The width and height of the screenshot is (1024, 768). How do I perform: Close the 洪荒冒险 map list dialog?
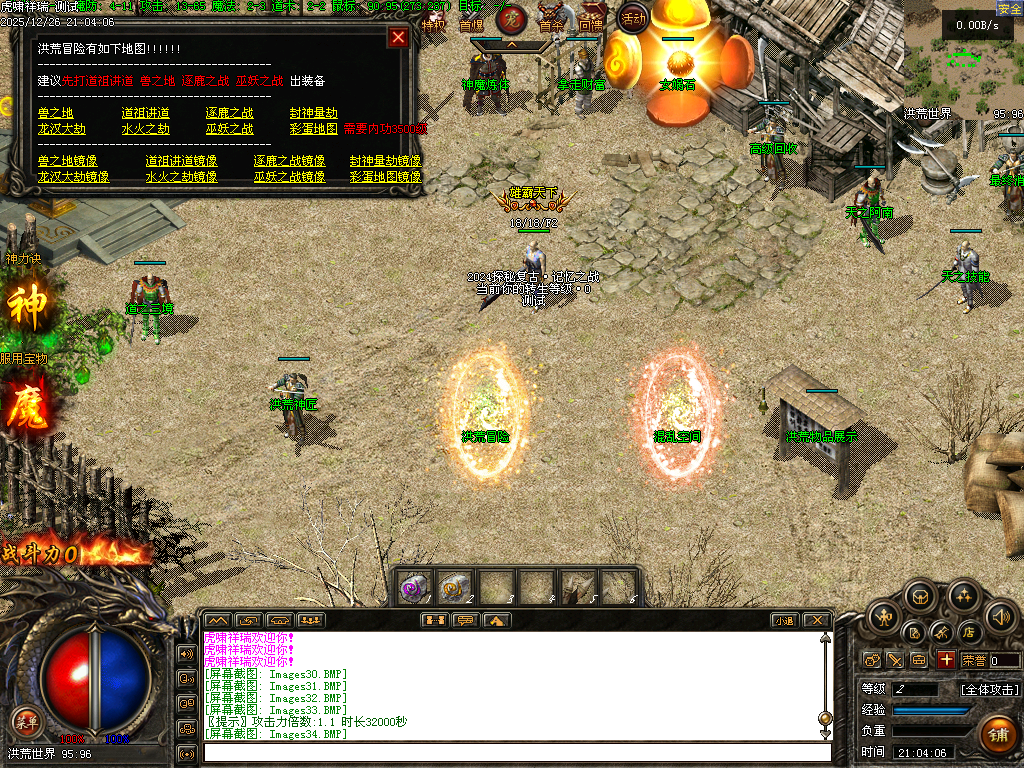[x=398, y=38]
